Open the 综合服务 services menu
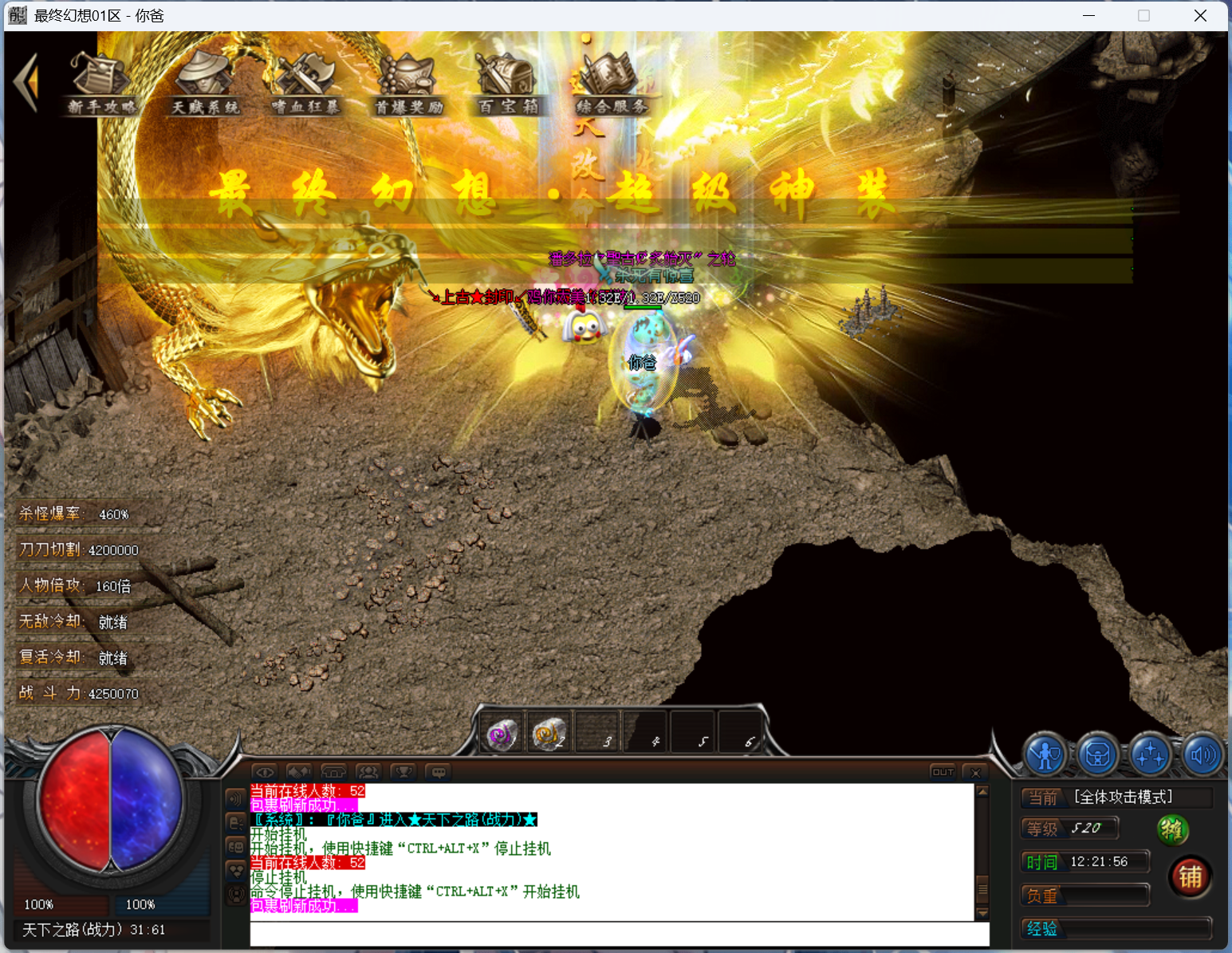Screen dimensions: 1232x953 tap(611, 85)
